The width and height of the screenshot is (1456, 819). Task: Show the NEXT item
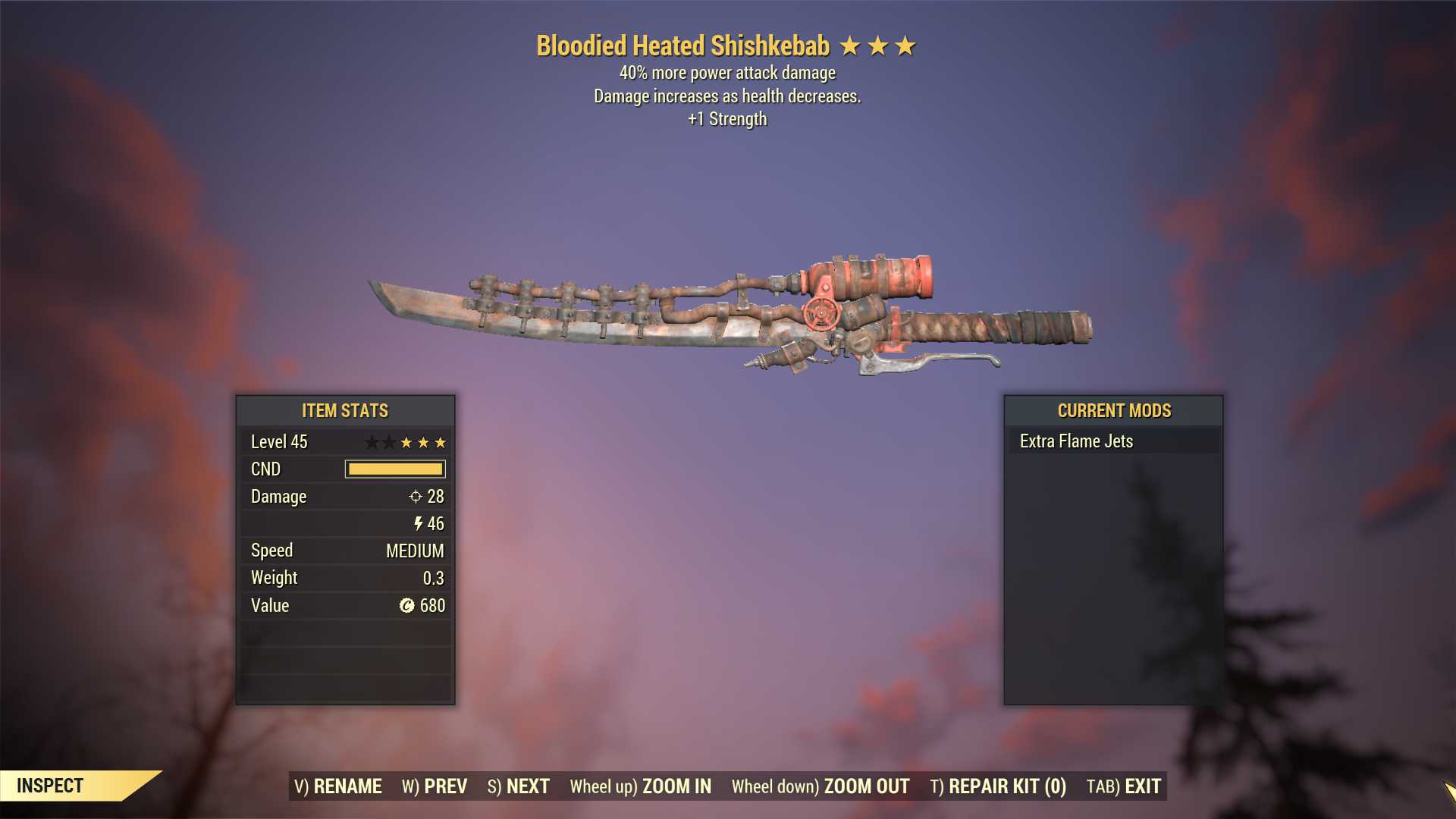coord(519,786)
